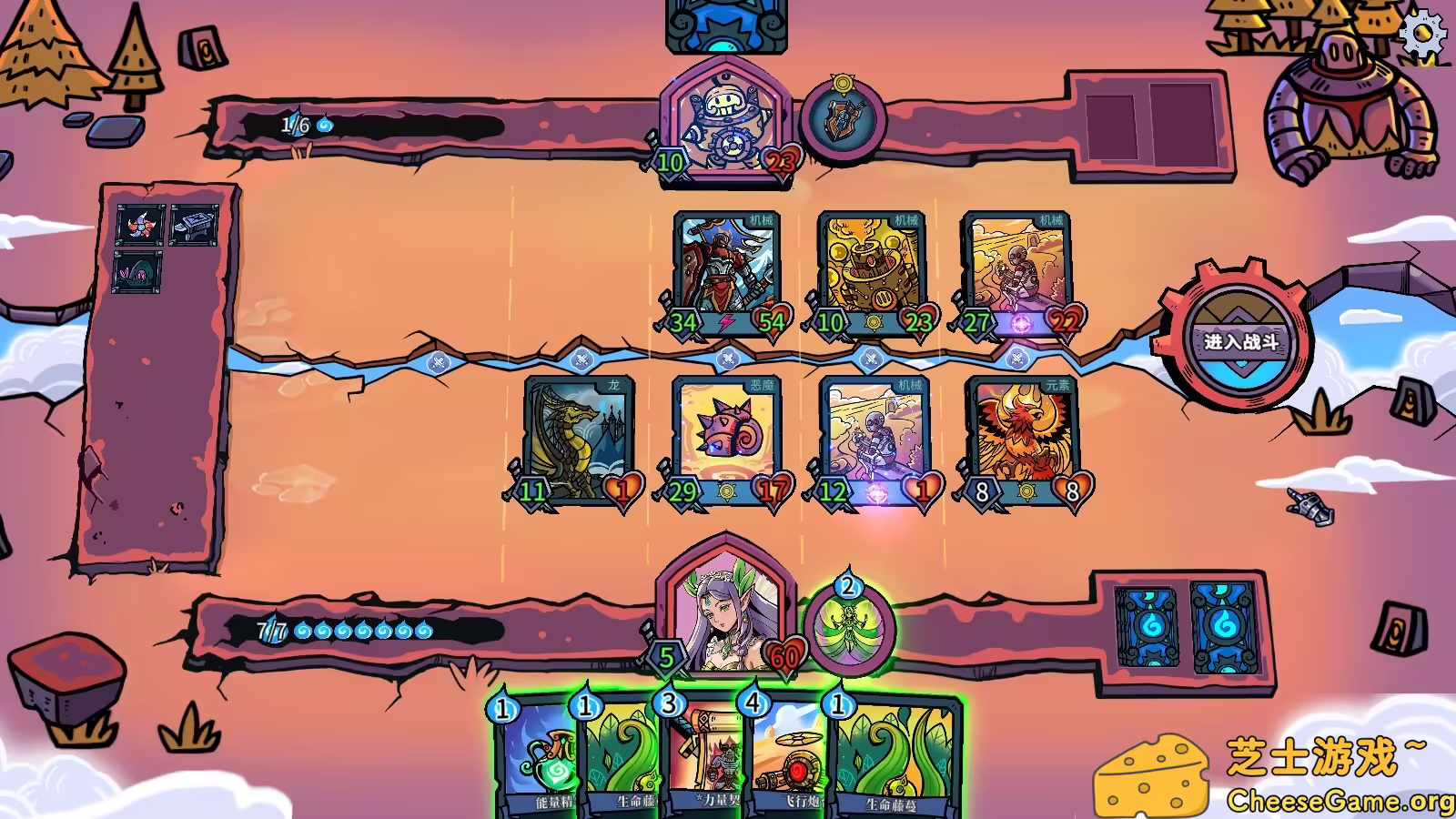Open the enemy hero power shield emblem
The width and height of the screenshot is (1456, 819).
click(x=845, y=118)
